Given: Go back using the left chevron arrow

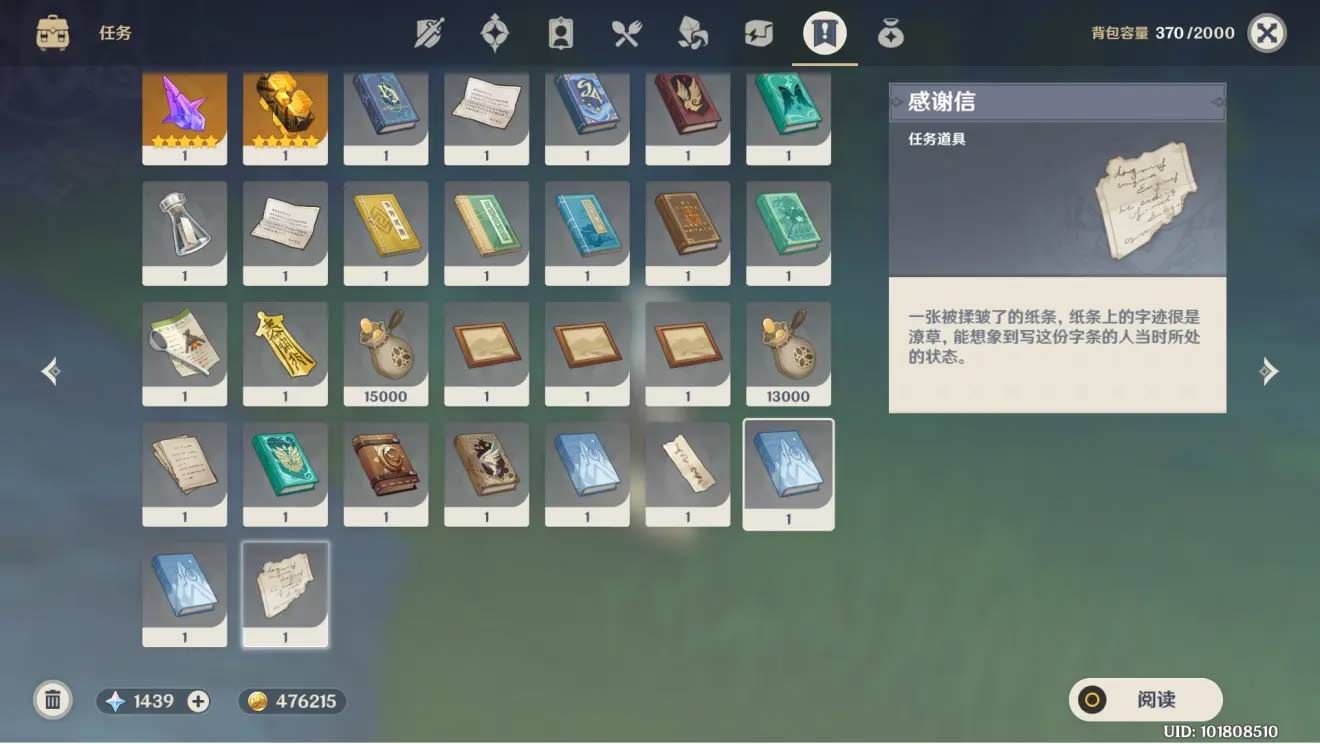Looking at the screenshot, I should pyautogui.click(x=51, y=371).
